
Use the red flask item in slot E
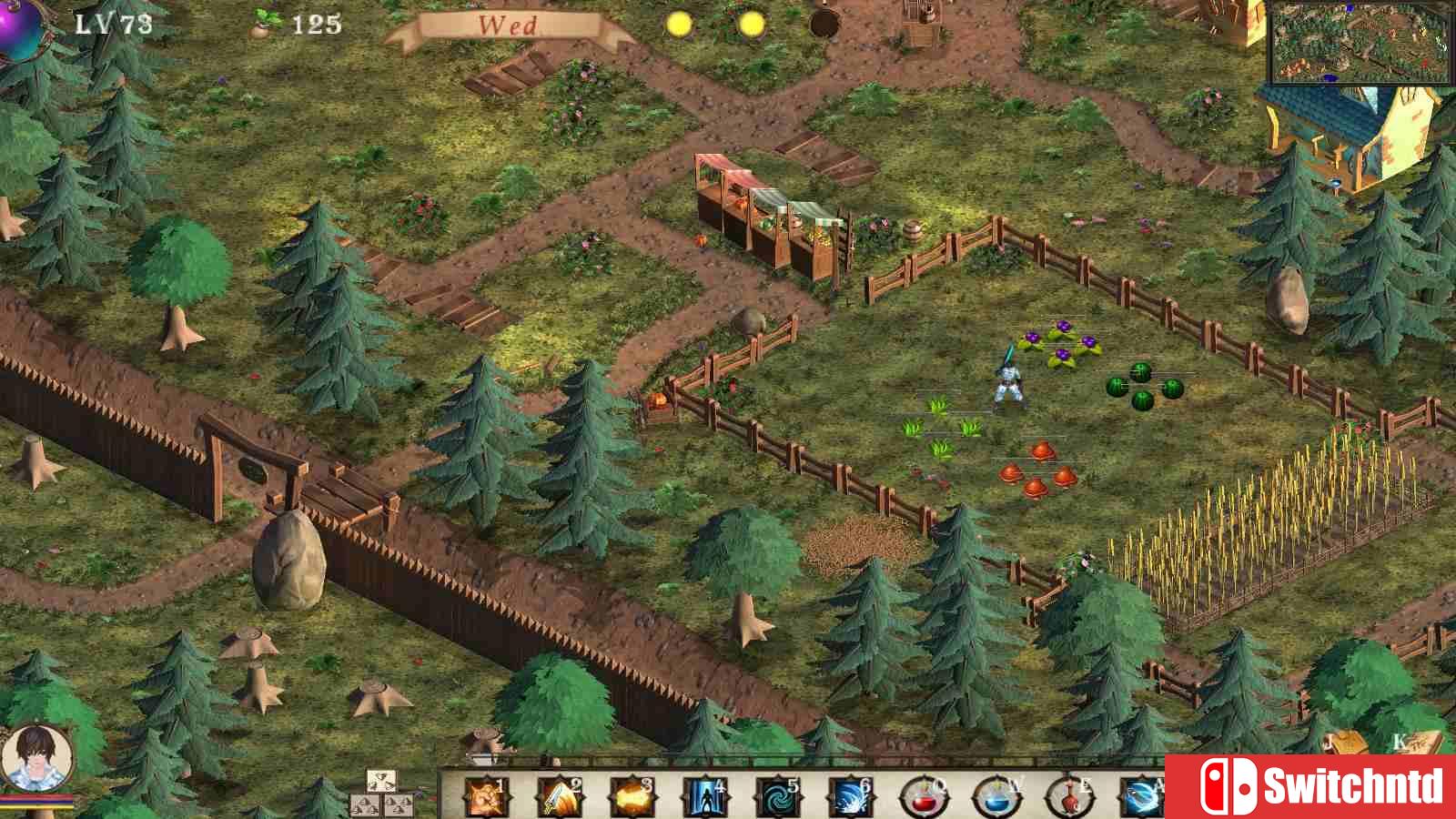click(1067, 797)
